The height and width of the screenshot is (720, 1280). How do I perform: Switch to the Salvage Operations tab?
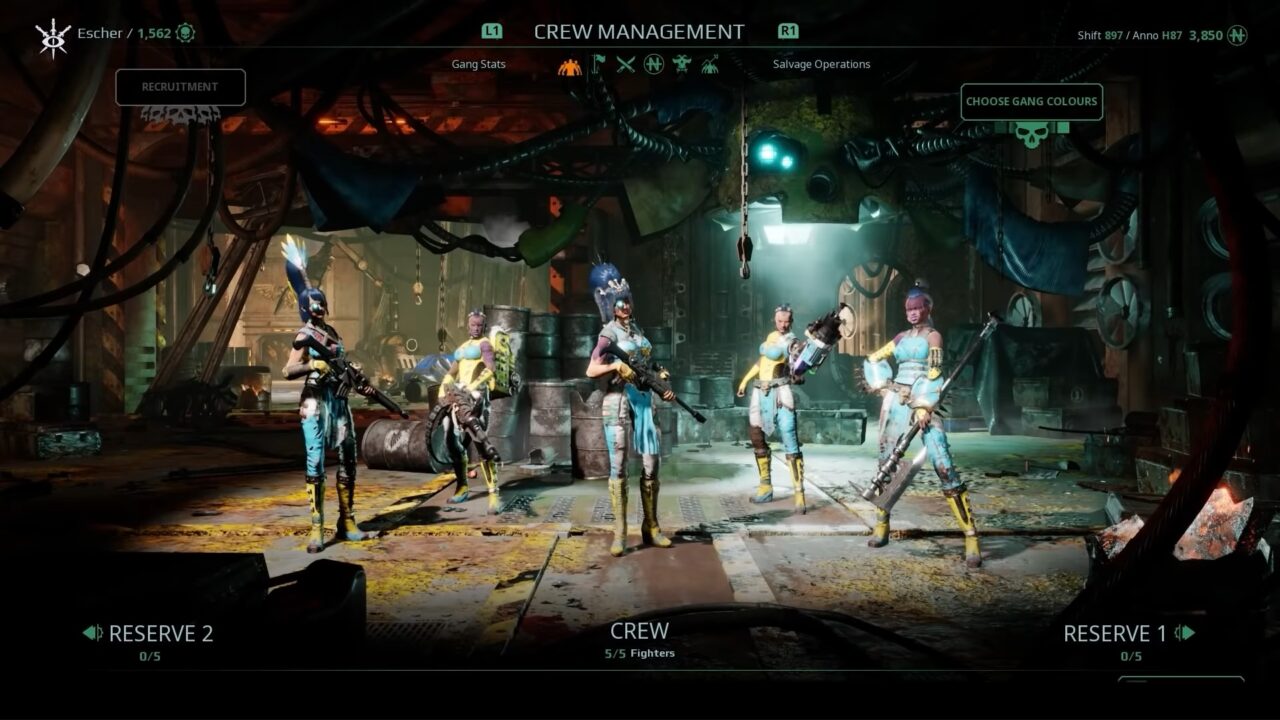pos(821,64)
